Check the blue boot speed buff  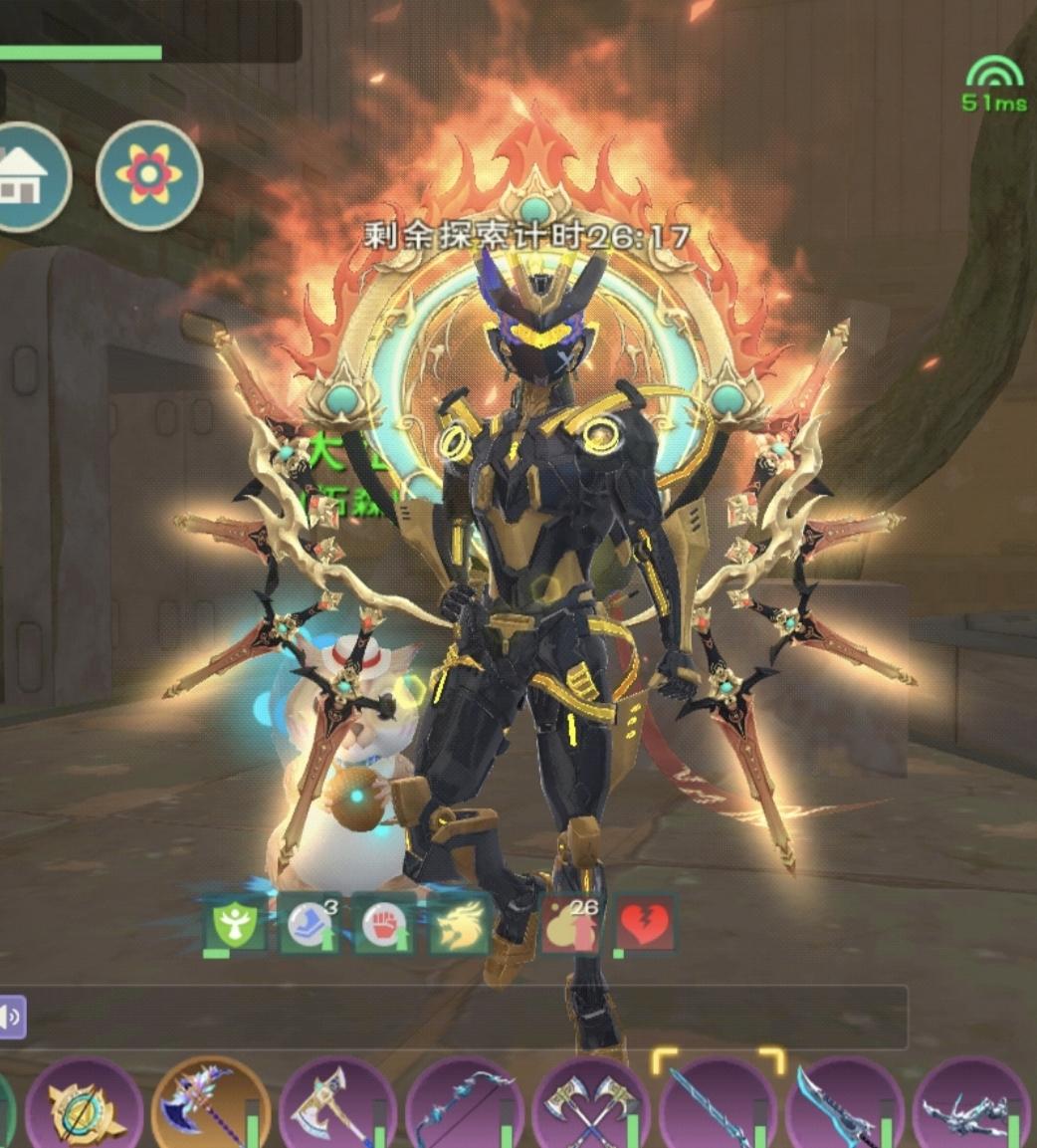click(x=309, y=926)
